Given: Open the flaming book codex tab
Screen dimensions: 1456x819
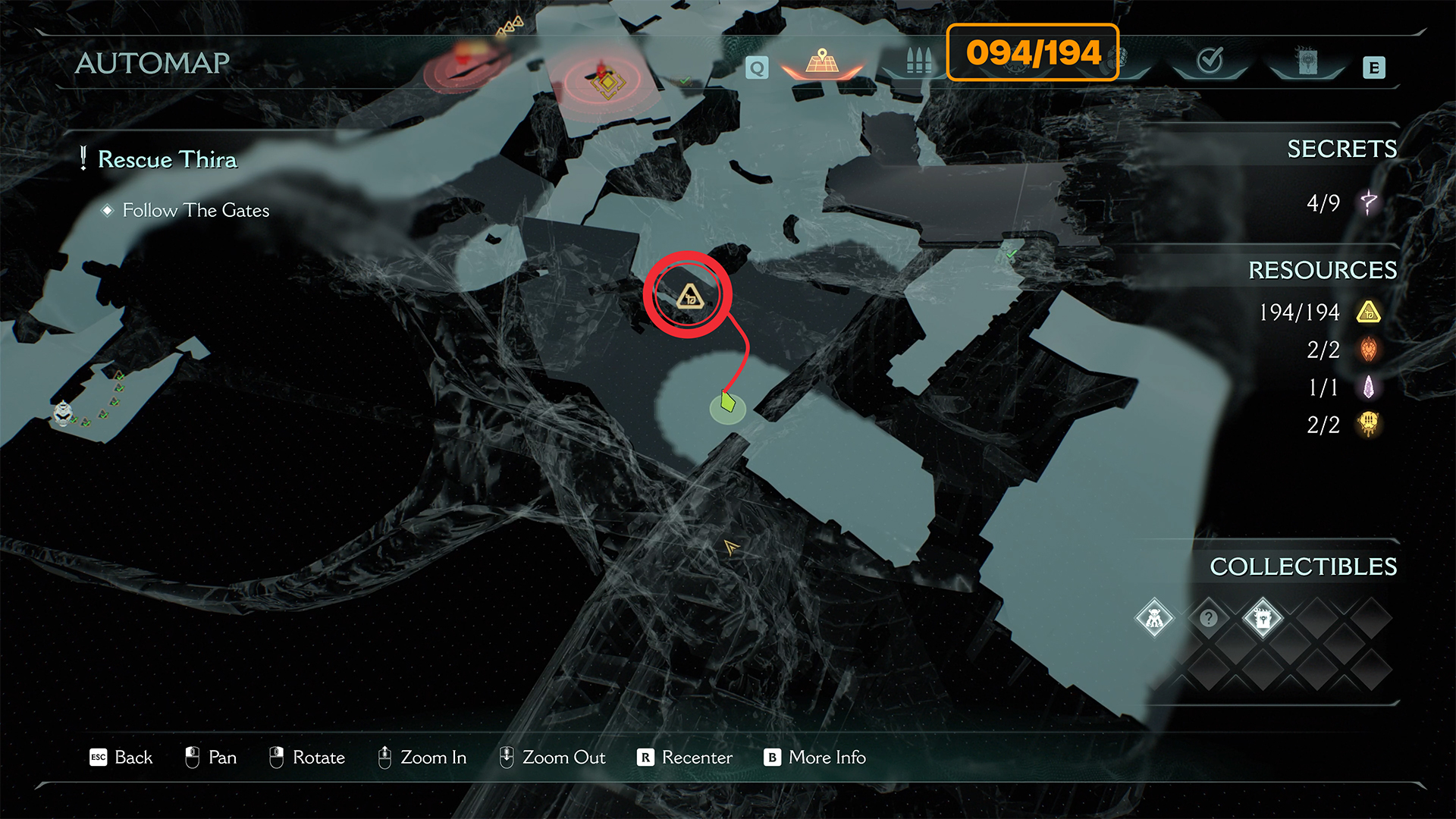Looking at the screenshot, I should [x=1307, y=62].
